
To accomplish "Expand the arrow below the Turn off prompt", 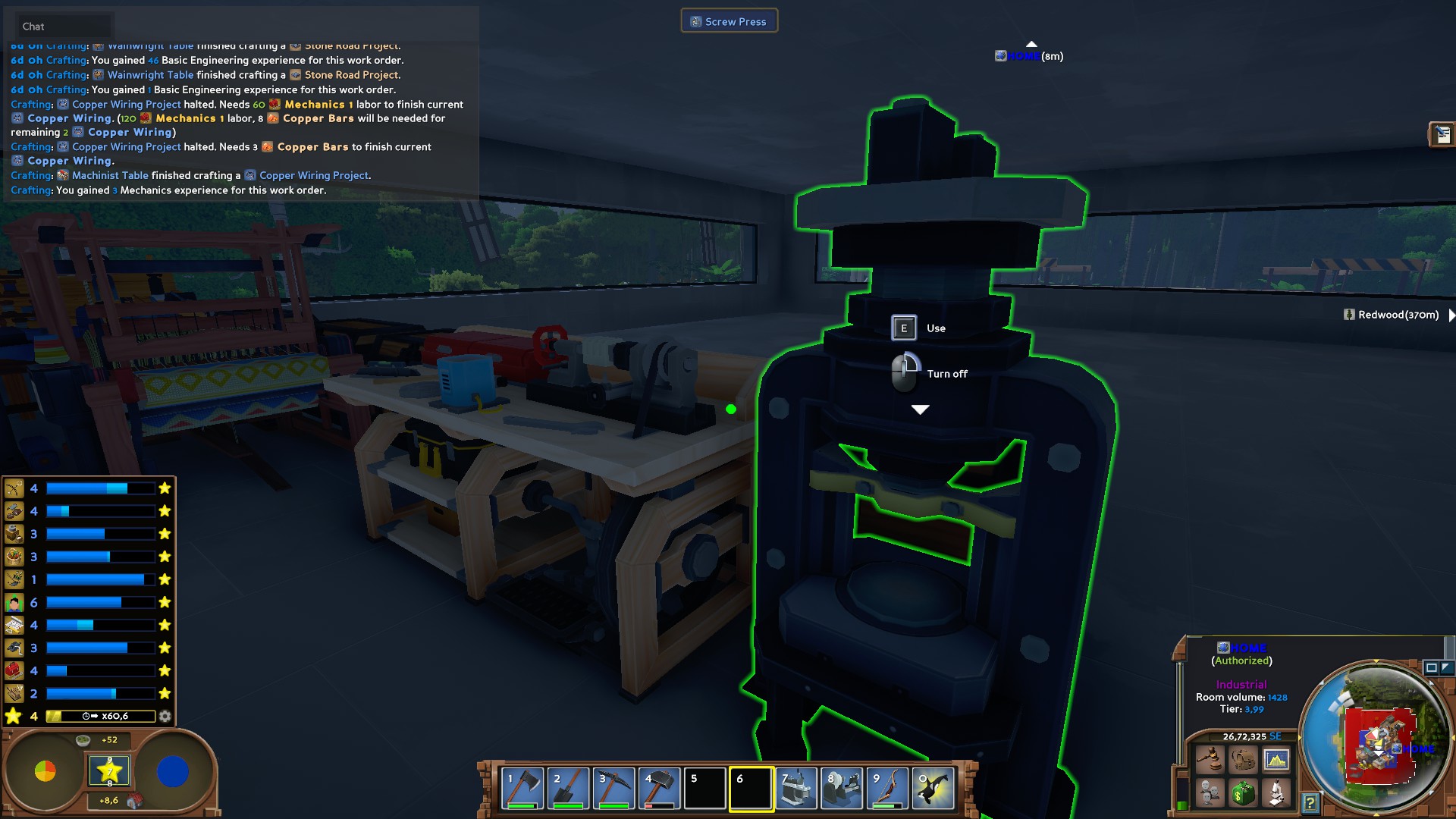I will coord(921,409).
